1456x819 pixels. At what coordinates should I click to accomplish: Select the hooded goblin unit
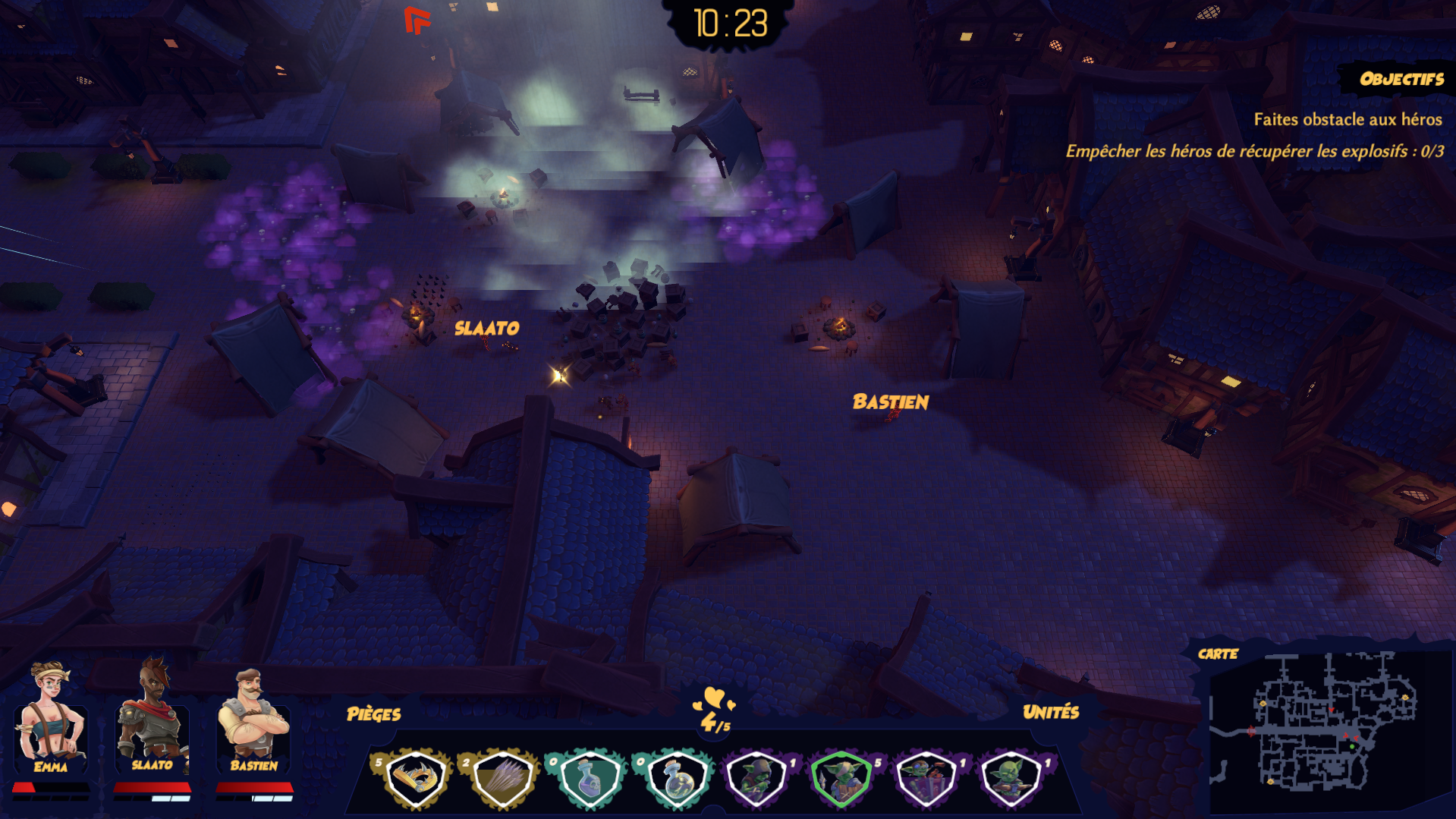(756, 779)
